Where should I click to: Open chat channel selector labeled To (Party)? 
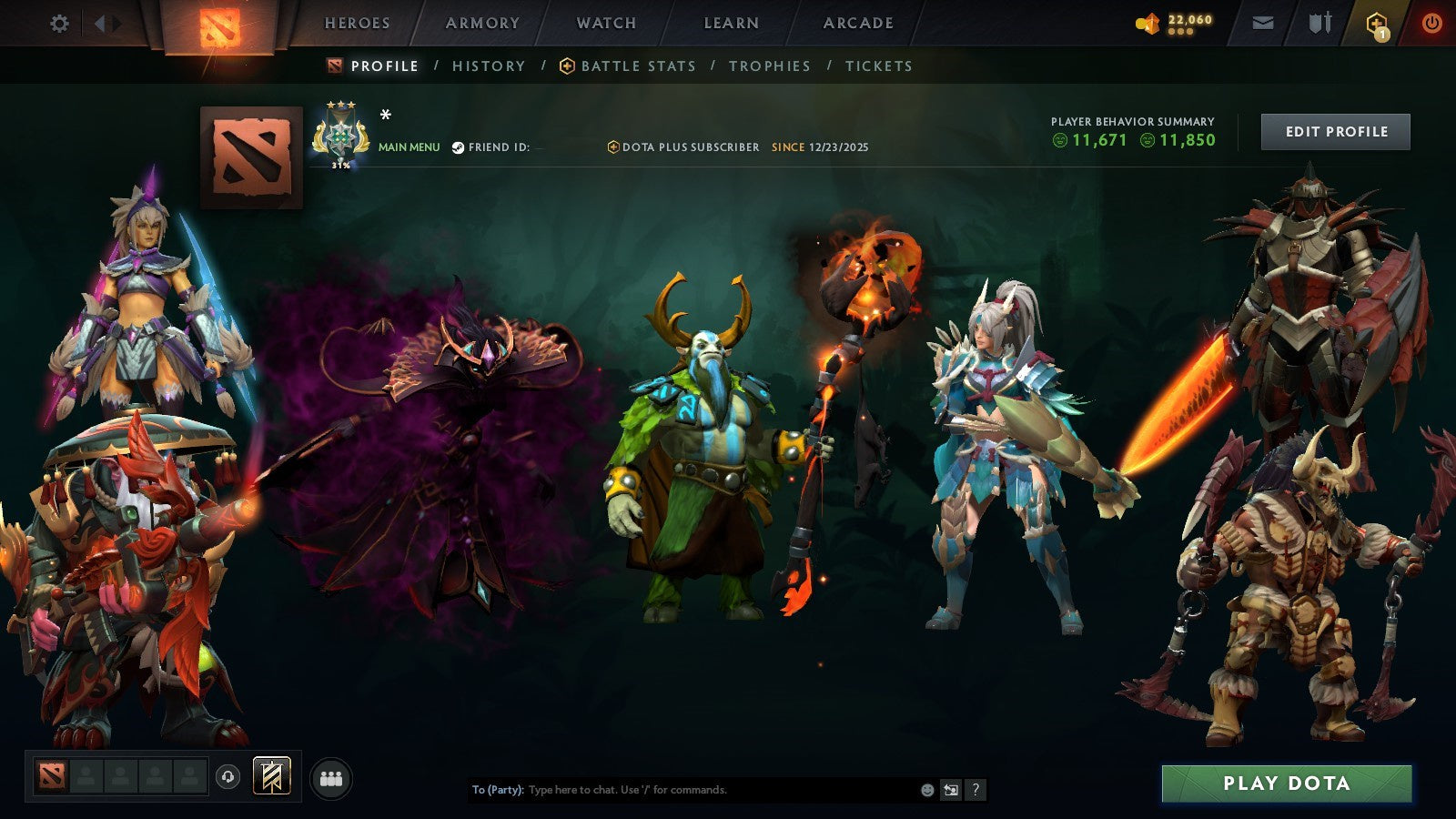pyautogui.click(x=499, y=791)
